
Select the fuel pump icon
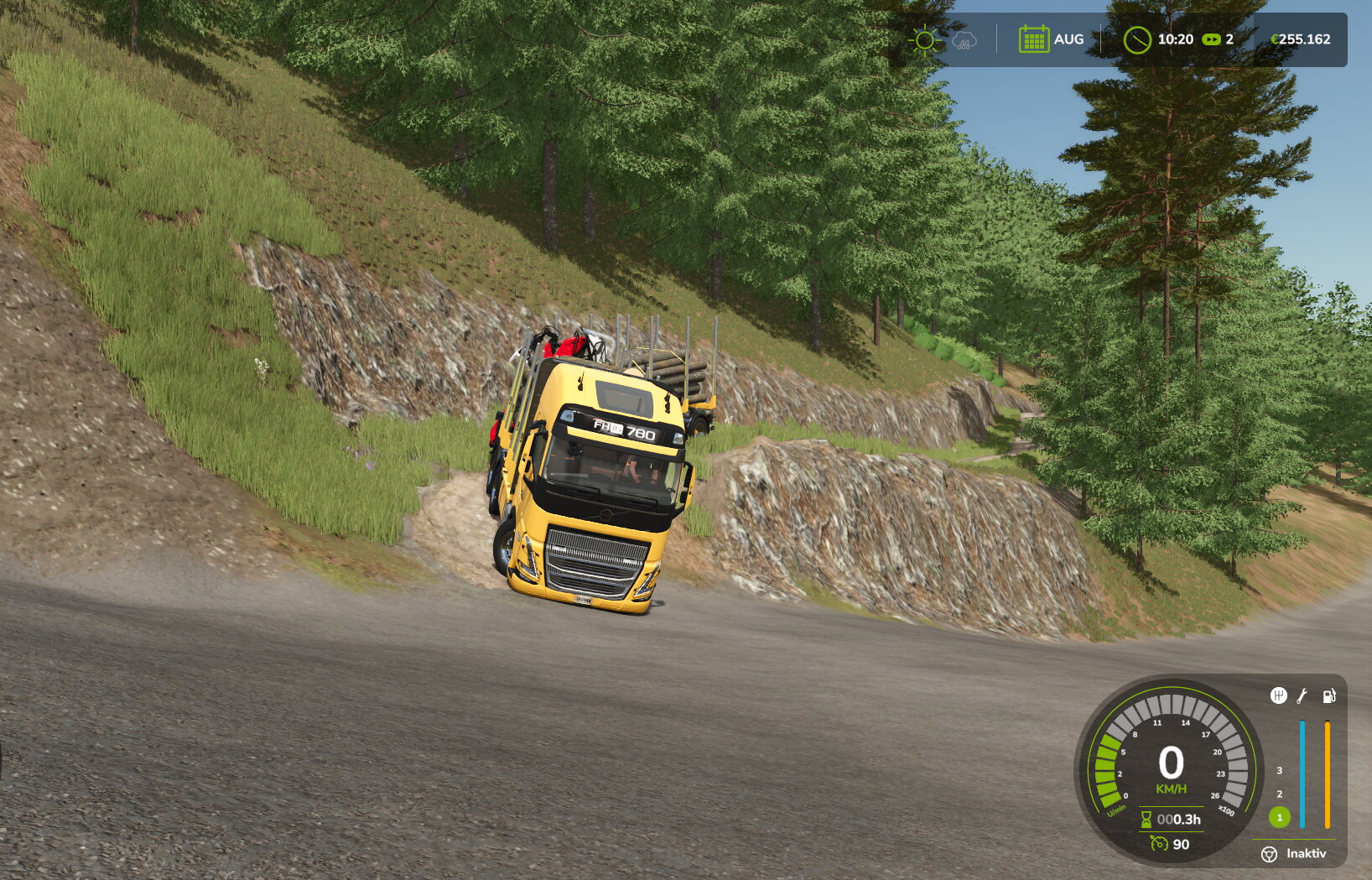click(1329, 695)
